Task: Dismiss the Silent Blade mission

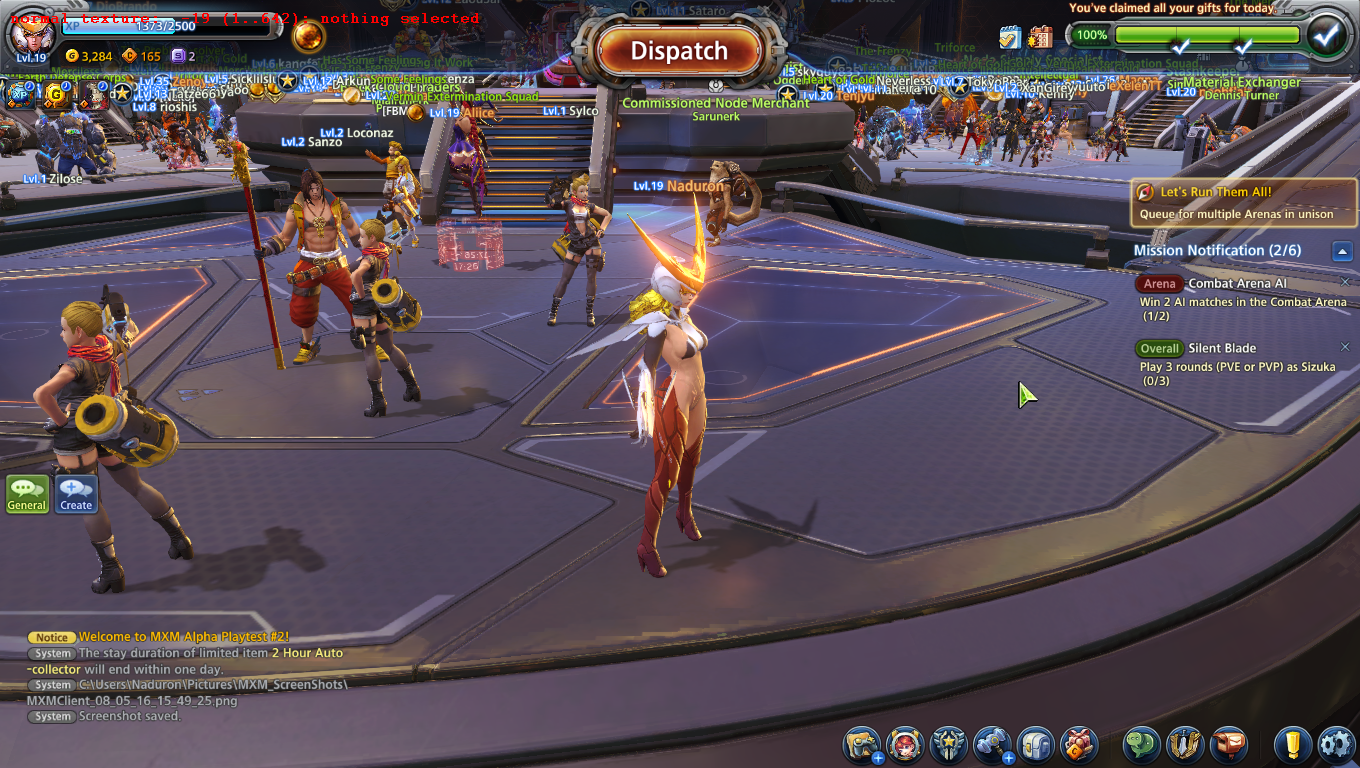Action: 1345,347
